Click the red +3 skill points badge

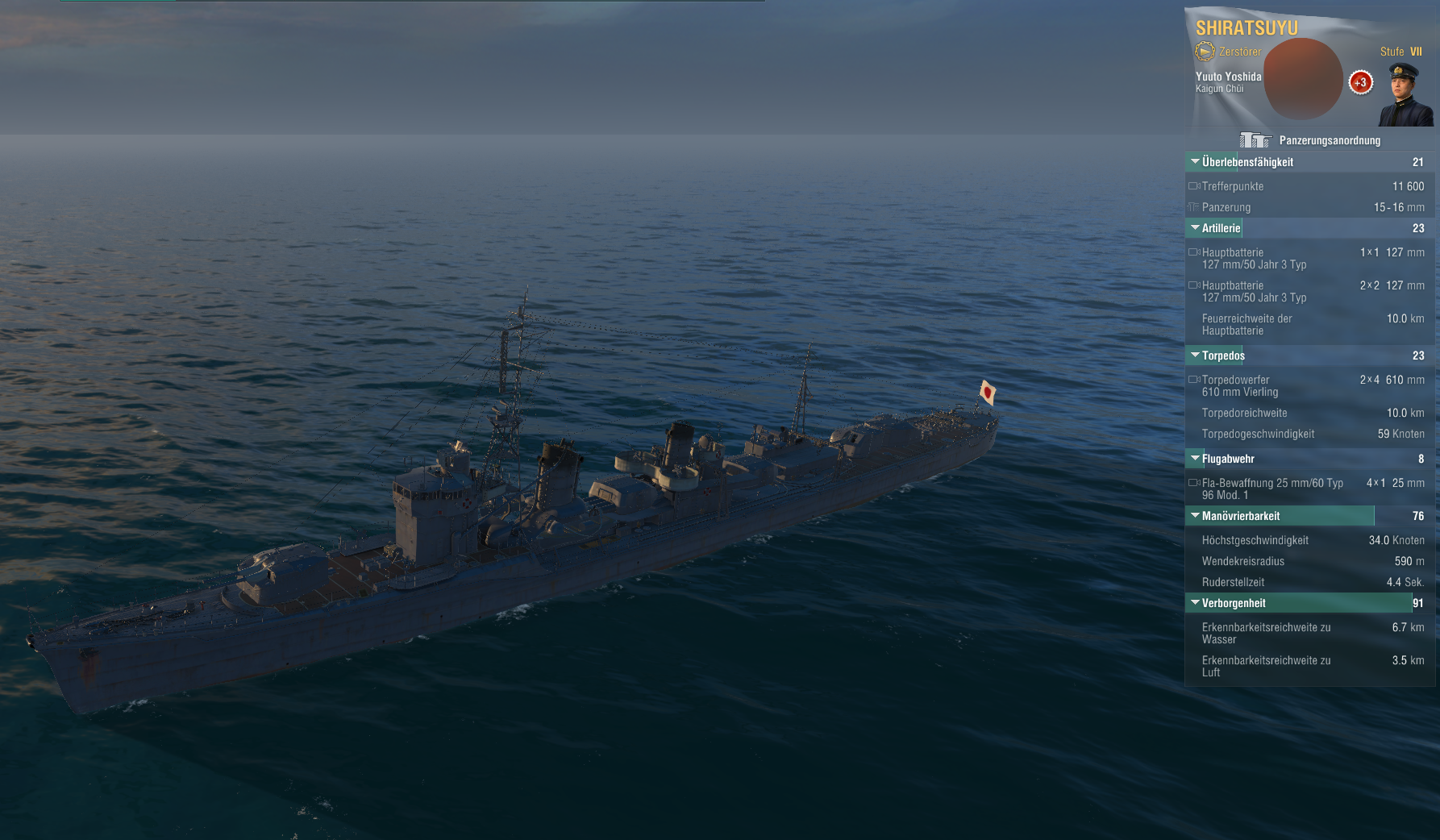point(1360,82)
